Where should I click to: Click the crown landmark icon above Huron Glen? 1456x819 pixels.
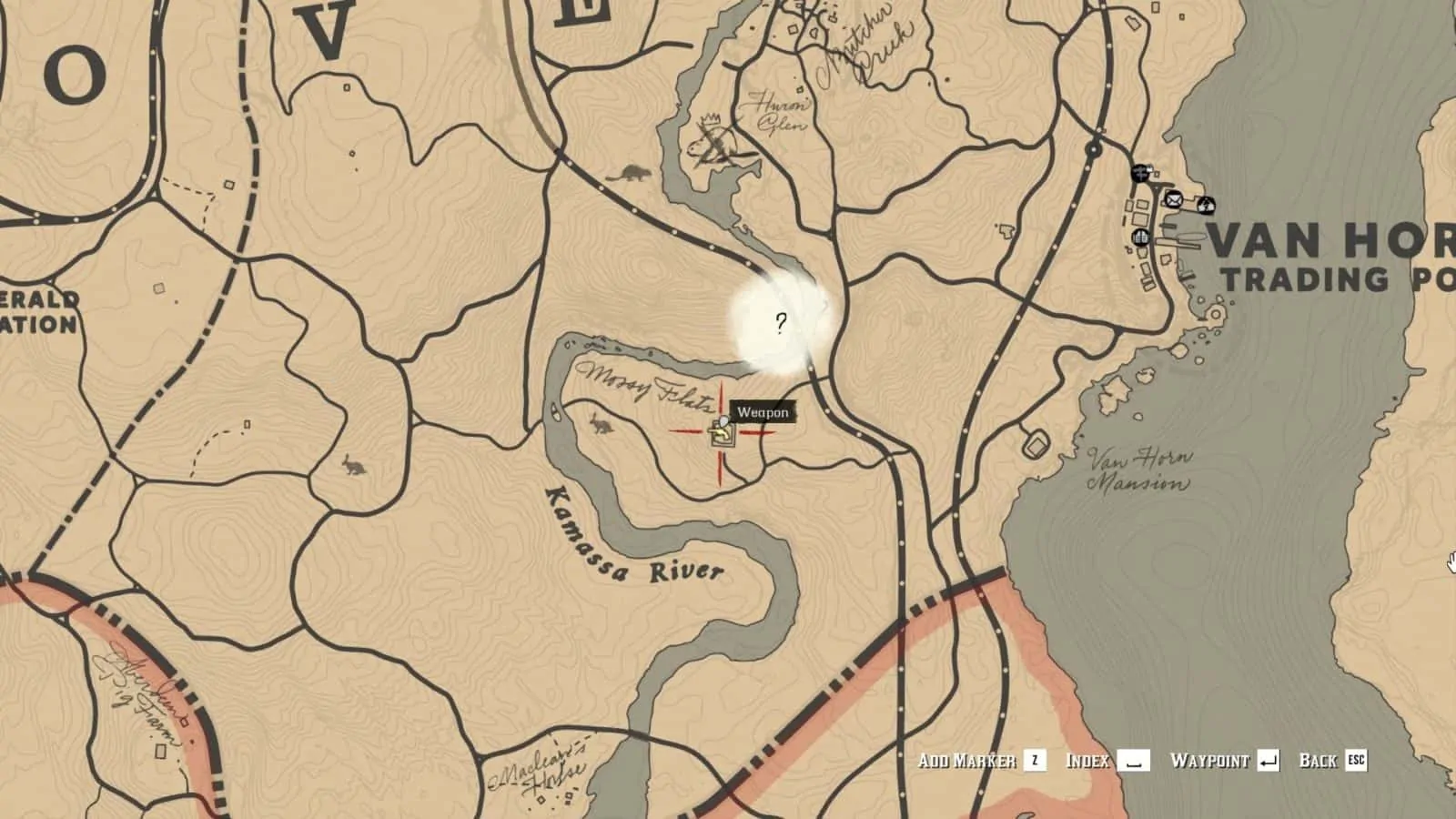[710, 120]
